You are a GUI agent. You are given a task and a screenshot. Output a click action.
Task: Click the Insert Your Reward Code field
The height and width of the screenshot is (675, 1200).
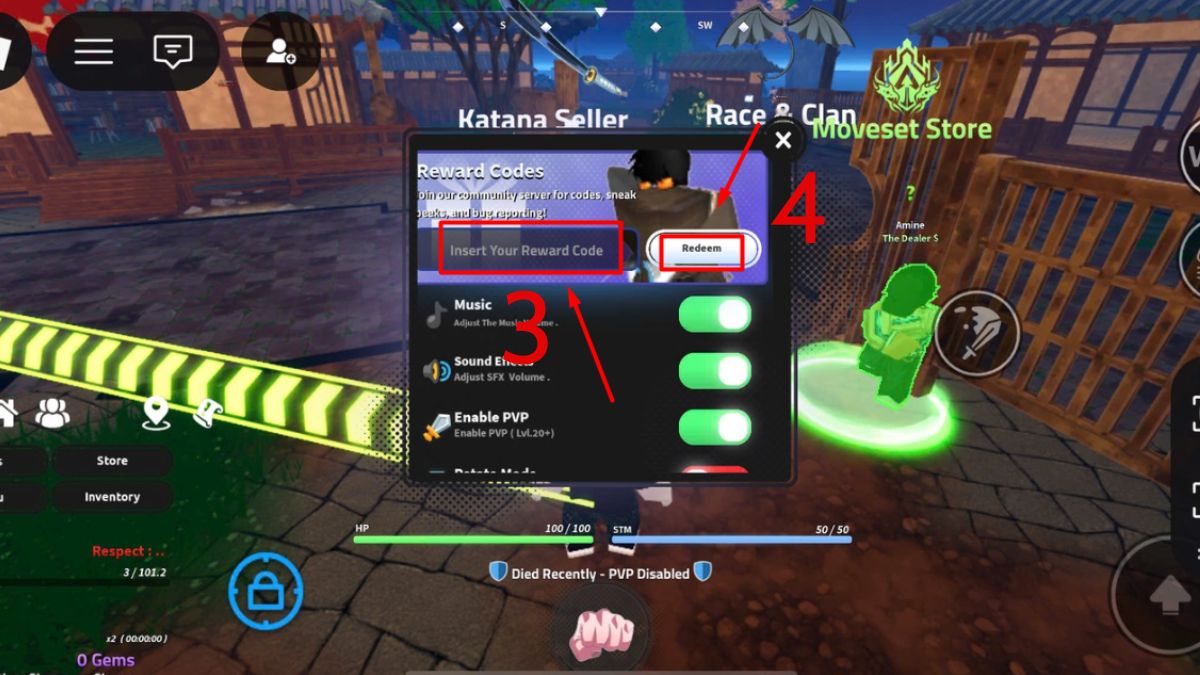click(x=527, y=250)
